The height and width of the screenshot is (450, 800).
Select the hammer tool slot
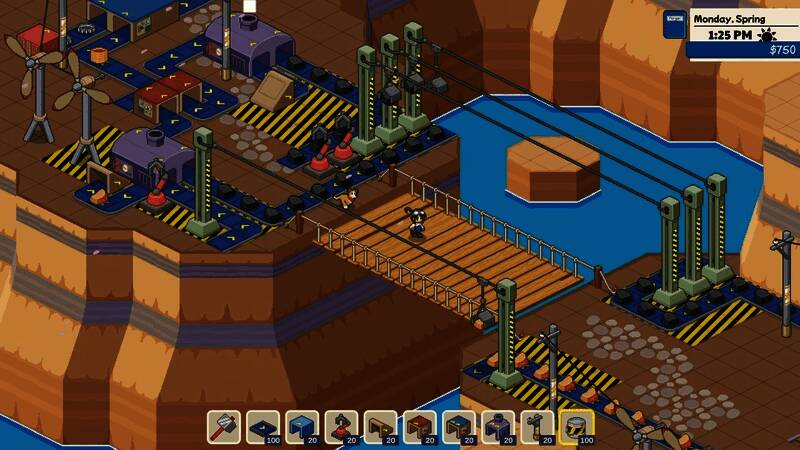[x=224, y=427]
